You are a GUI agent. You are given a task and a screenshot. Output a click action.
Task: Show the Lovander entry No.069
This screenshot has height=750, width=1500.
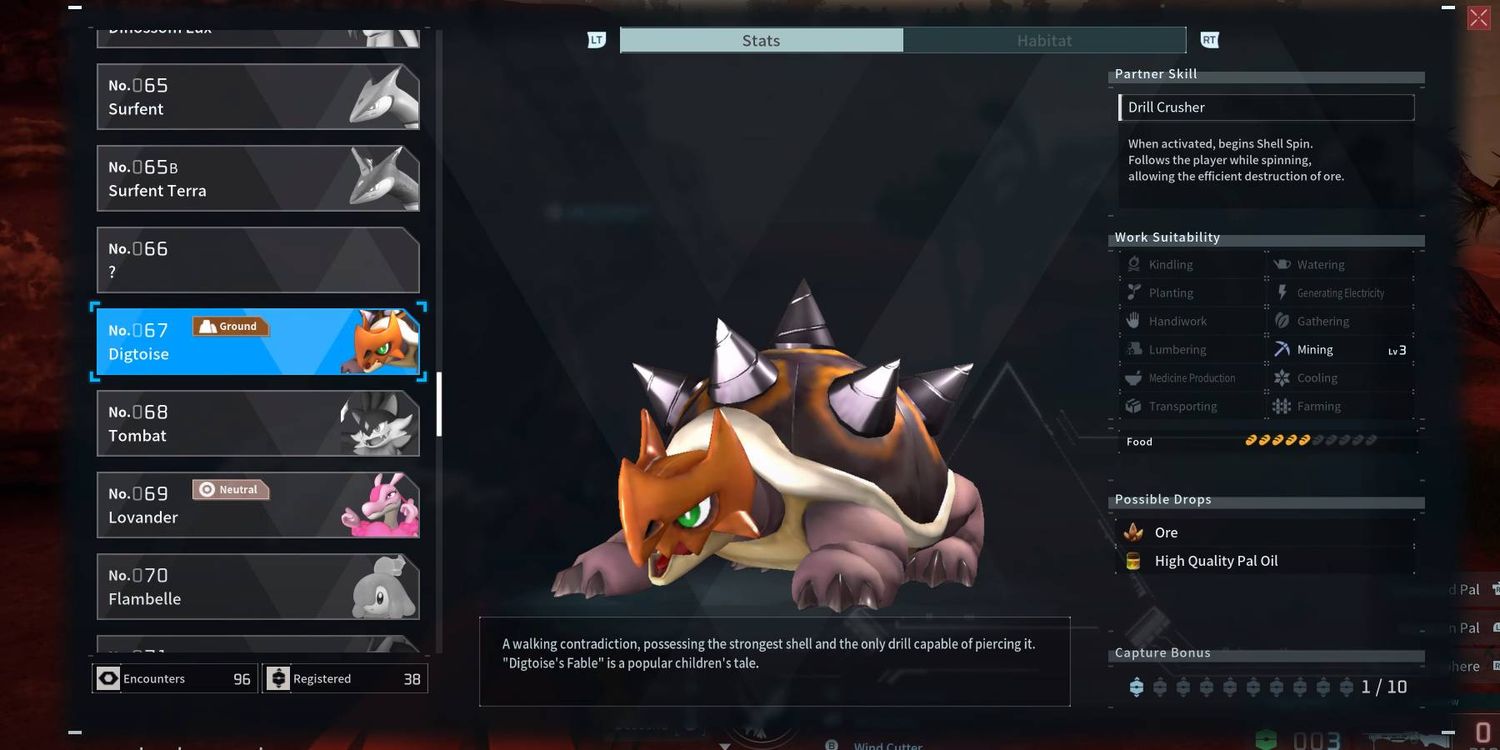pos(257,505)
